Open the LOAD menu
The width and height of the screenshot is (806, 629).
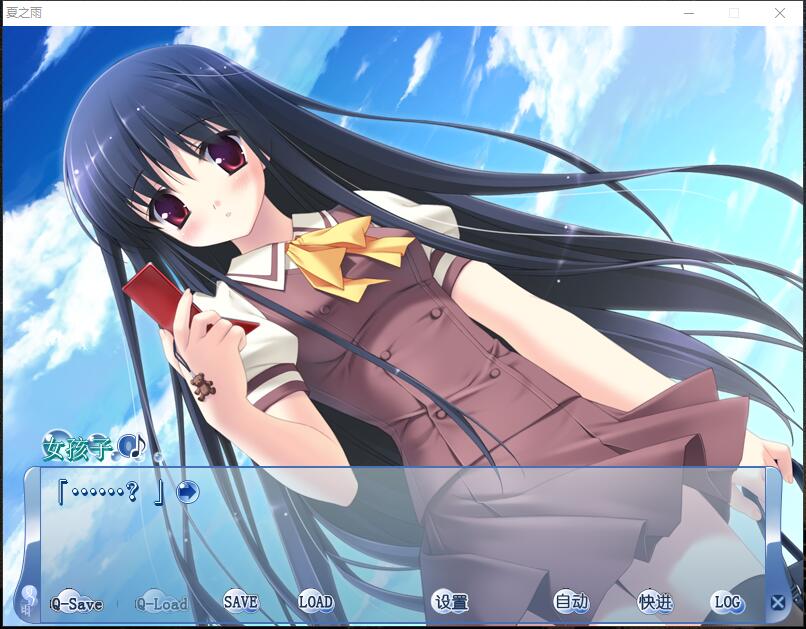coord(315,602)
